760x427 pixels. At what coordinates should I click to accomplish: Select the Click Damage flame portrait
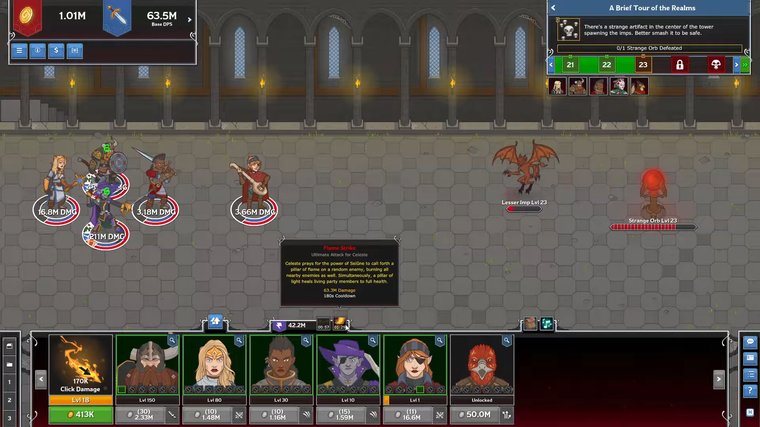coord(80,364)
